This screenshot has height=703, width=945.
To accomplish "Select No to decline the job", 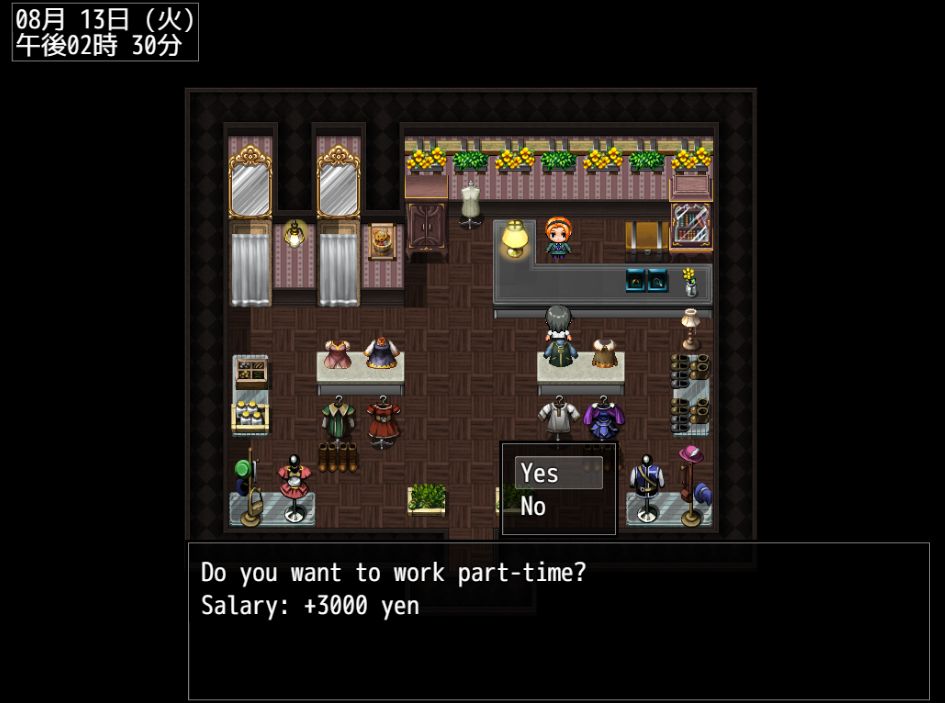I will click(x=556, y=507).
